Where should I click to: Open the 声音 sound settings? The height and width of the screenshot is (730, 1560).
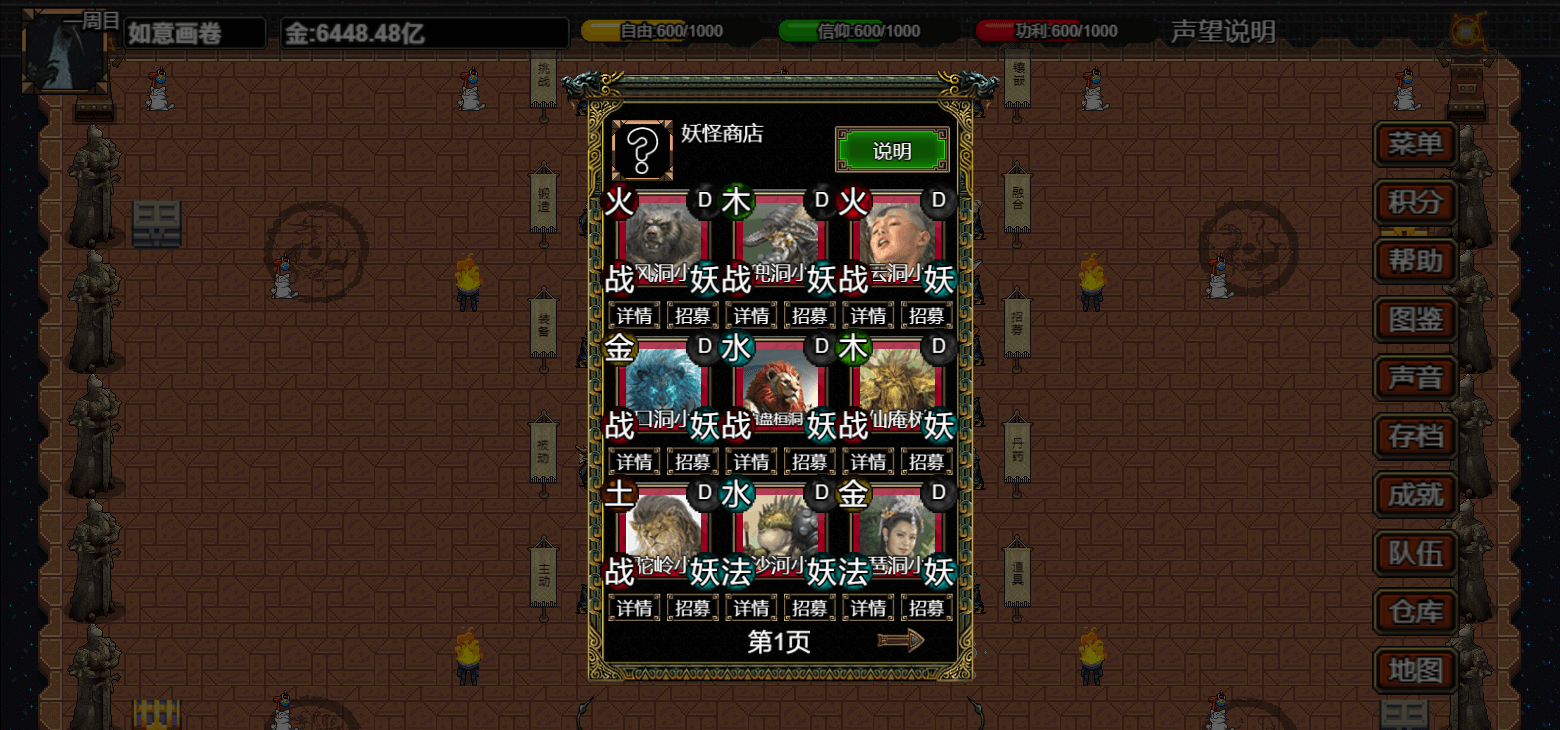tap(1416, 377)
